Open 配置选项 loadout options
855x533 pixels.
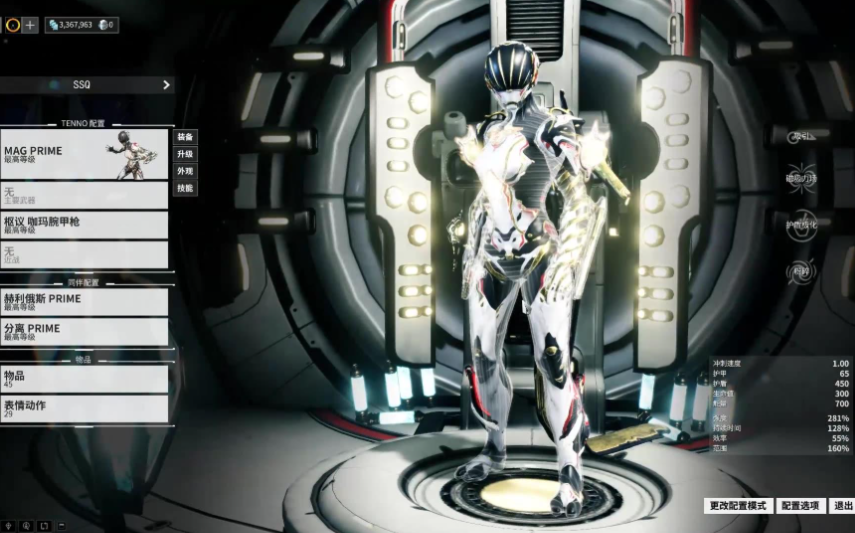click(x=800, y=506)
